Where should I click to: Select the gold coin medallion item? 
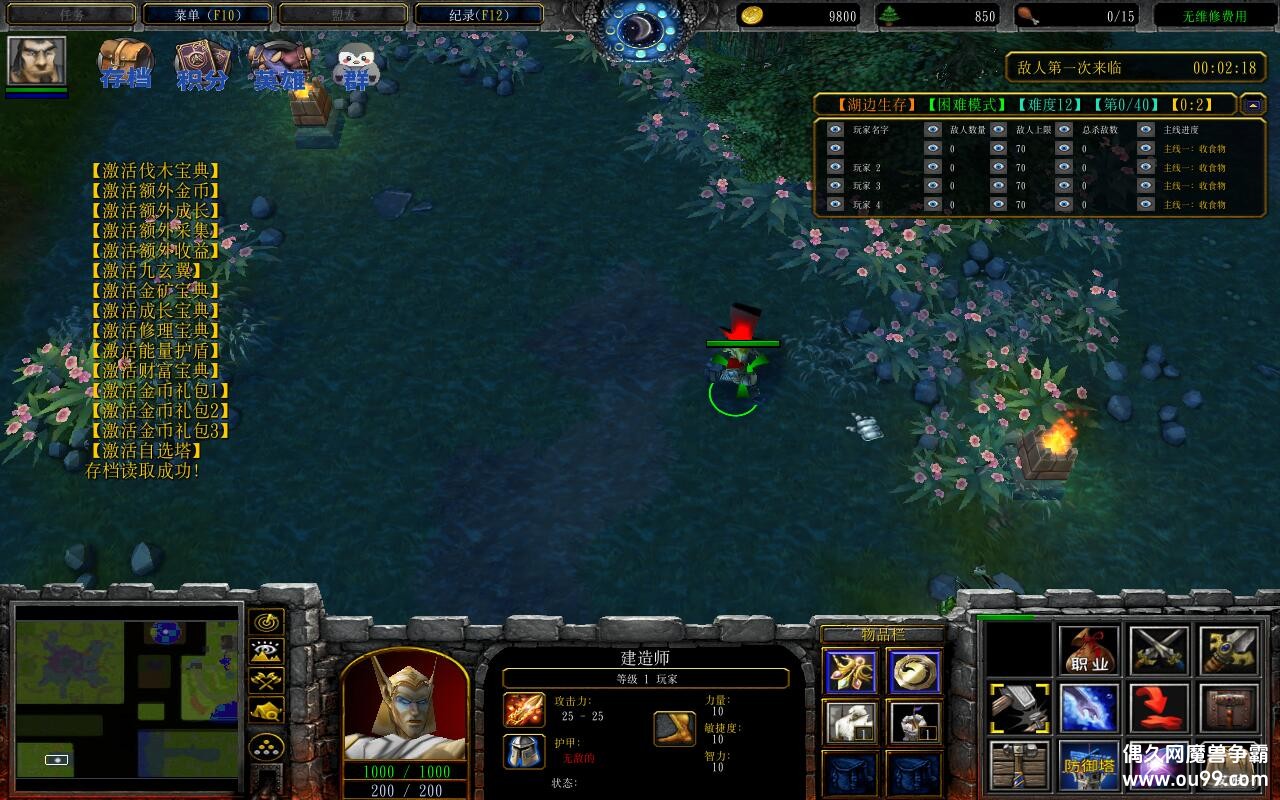click(914, 672)
